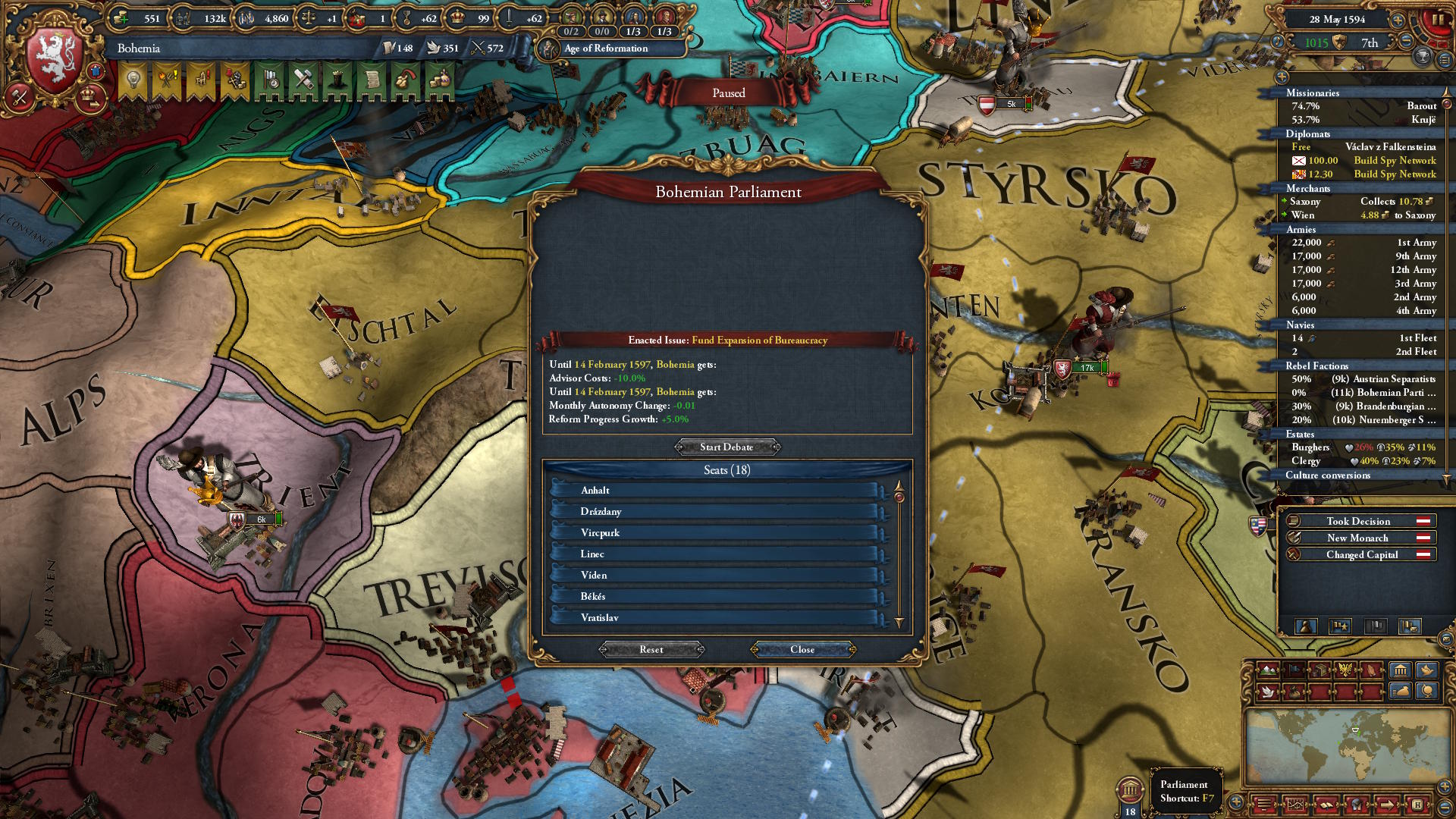Viewport: 1456px width, 819px height.
Task: Select the 1st Army in outliner
Action: [x=1363, y=243]
